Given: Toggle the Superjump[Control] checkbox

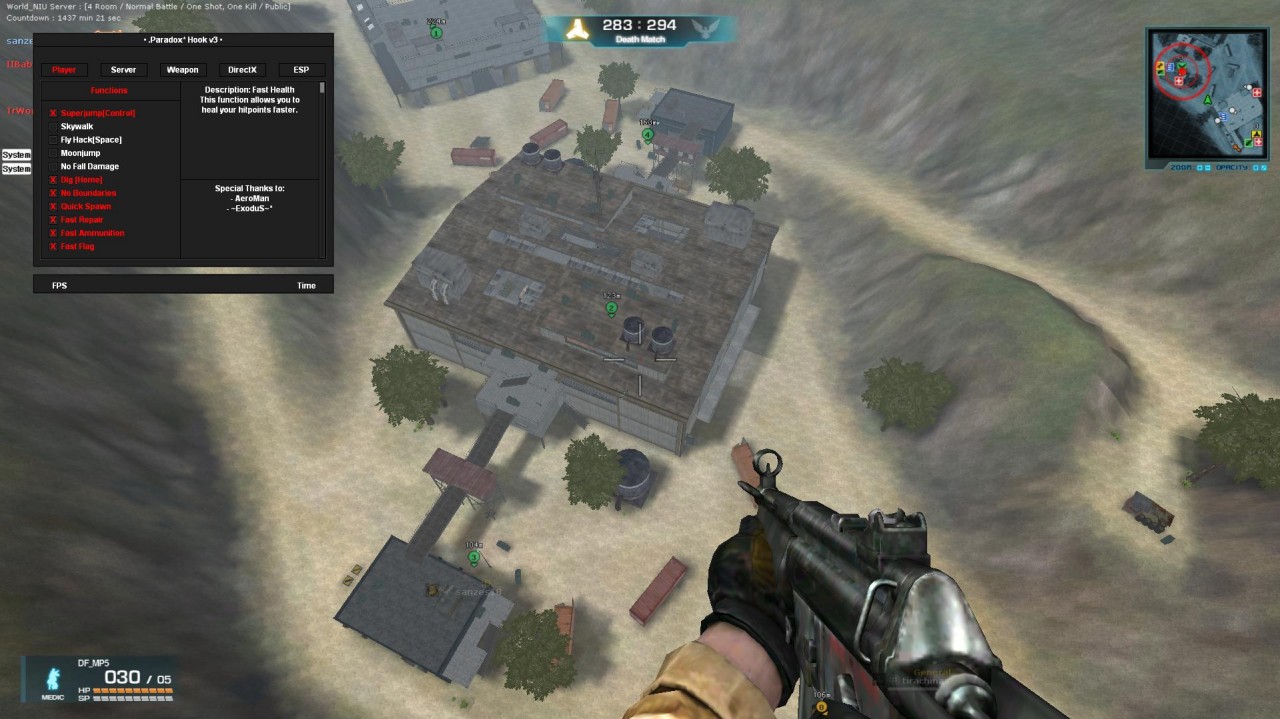Looking at the screenshot, I should (54, 113).
